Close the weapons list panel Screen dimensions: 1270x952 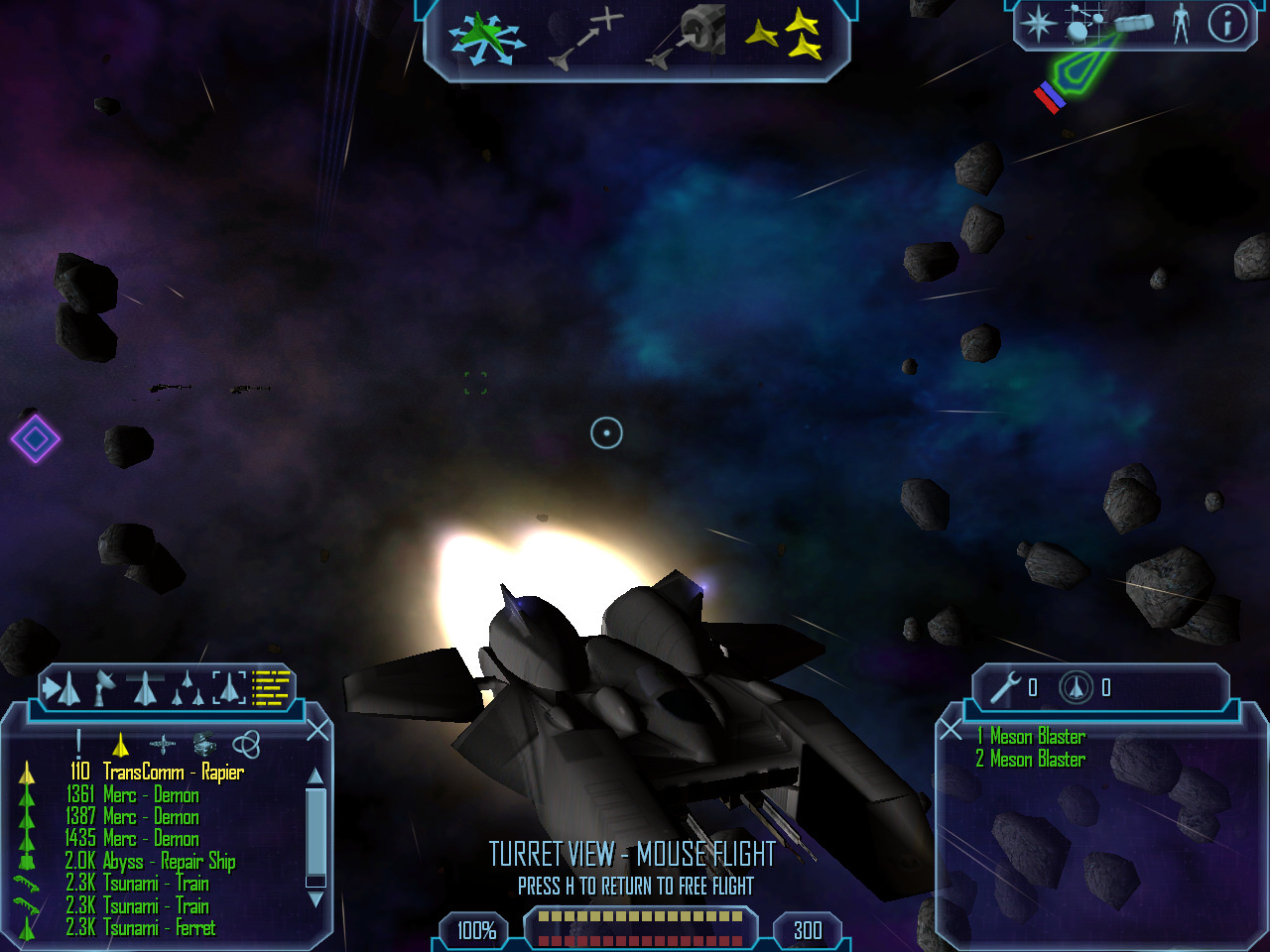(x=951, y=731)
